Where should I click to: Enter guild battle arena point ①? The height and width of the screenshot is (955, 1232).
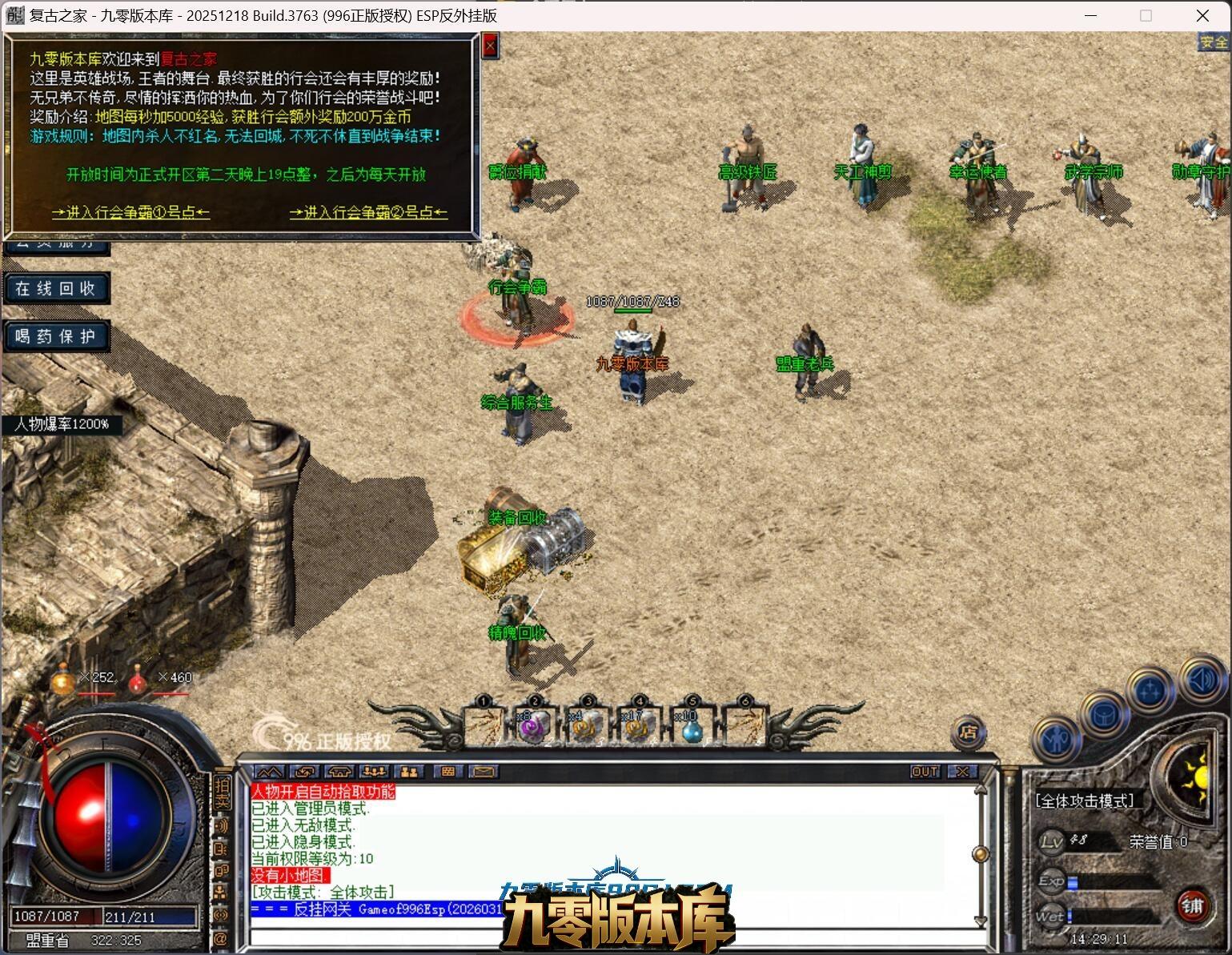pyautogui.click(x=130, y=212)
